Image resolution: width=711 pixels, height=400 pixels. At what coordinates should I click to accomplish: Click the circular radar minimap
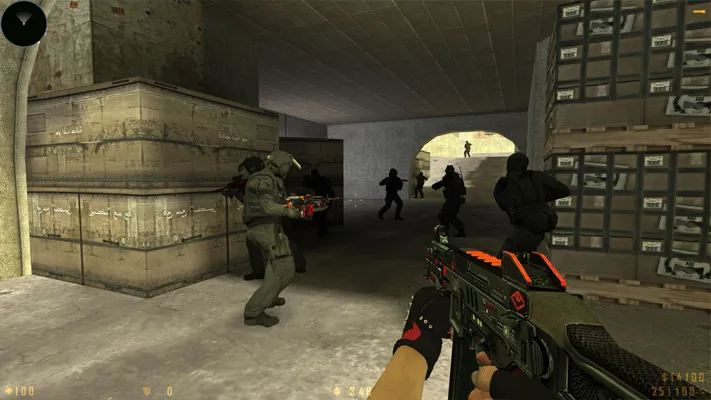click(24, 24)
